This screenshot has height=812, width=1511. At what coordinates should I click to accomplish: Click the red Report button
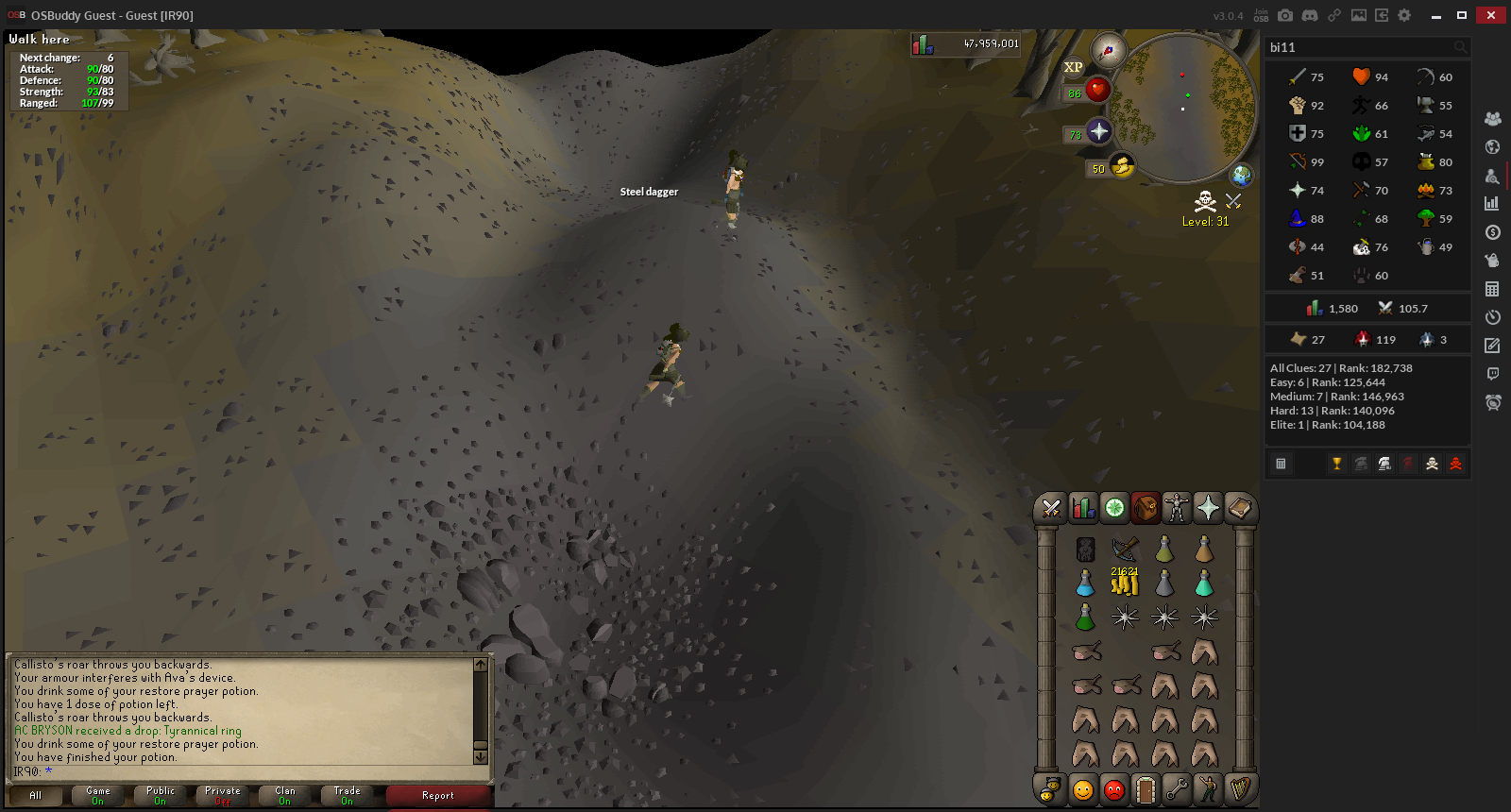(438, 796)
